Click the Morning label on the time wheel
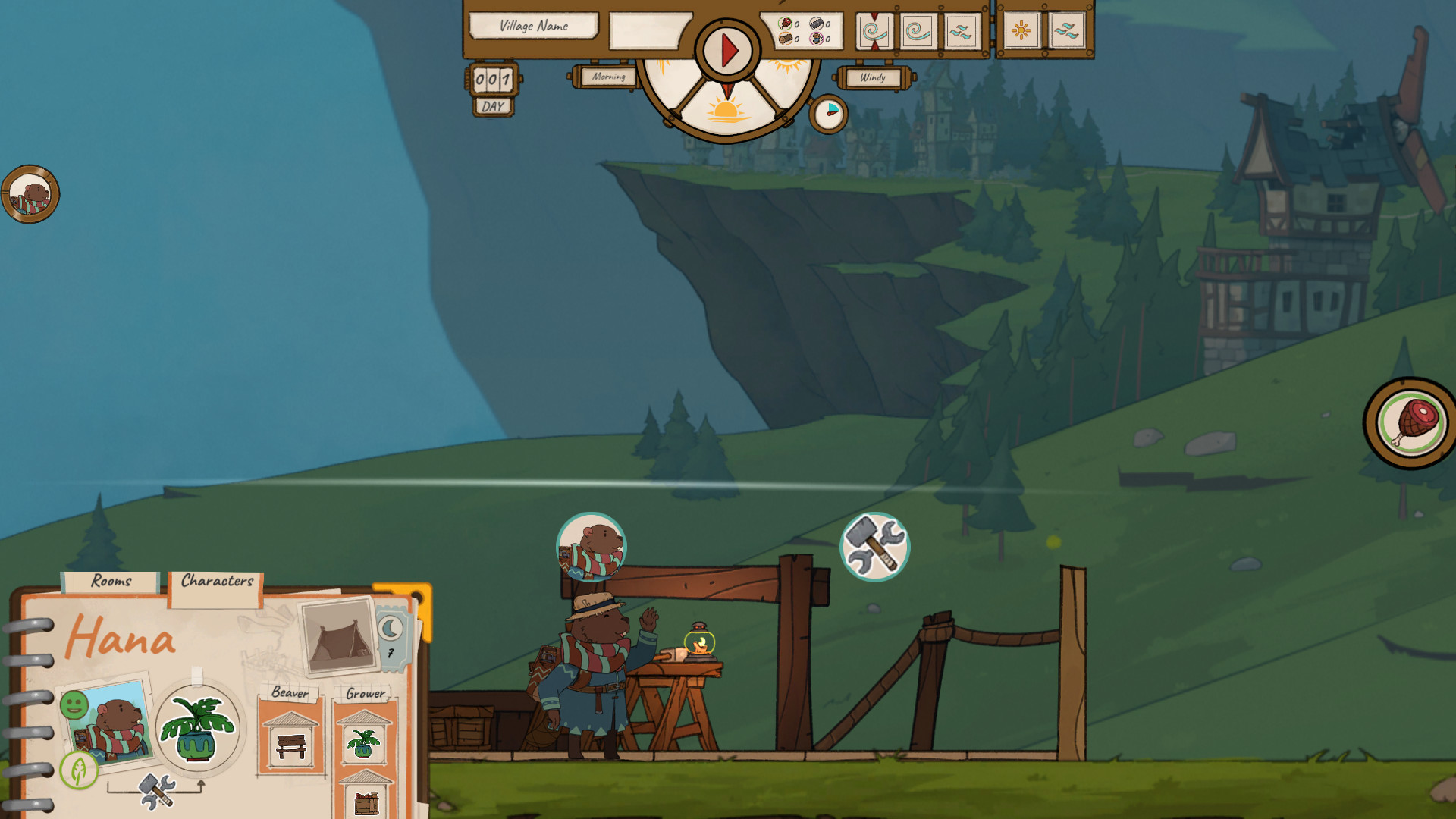The width and height of the screenshot is (1456, 819). click(609, 78)
